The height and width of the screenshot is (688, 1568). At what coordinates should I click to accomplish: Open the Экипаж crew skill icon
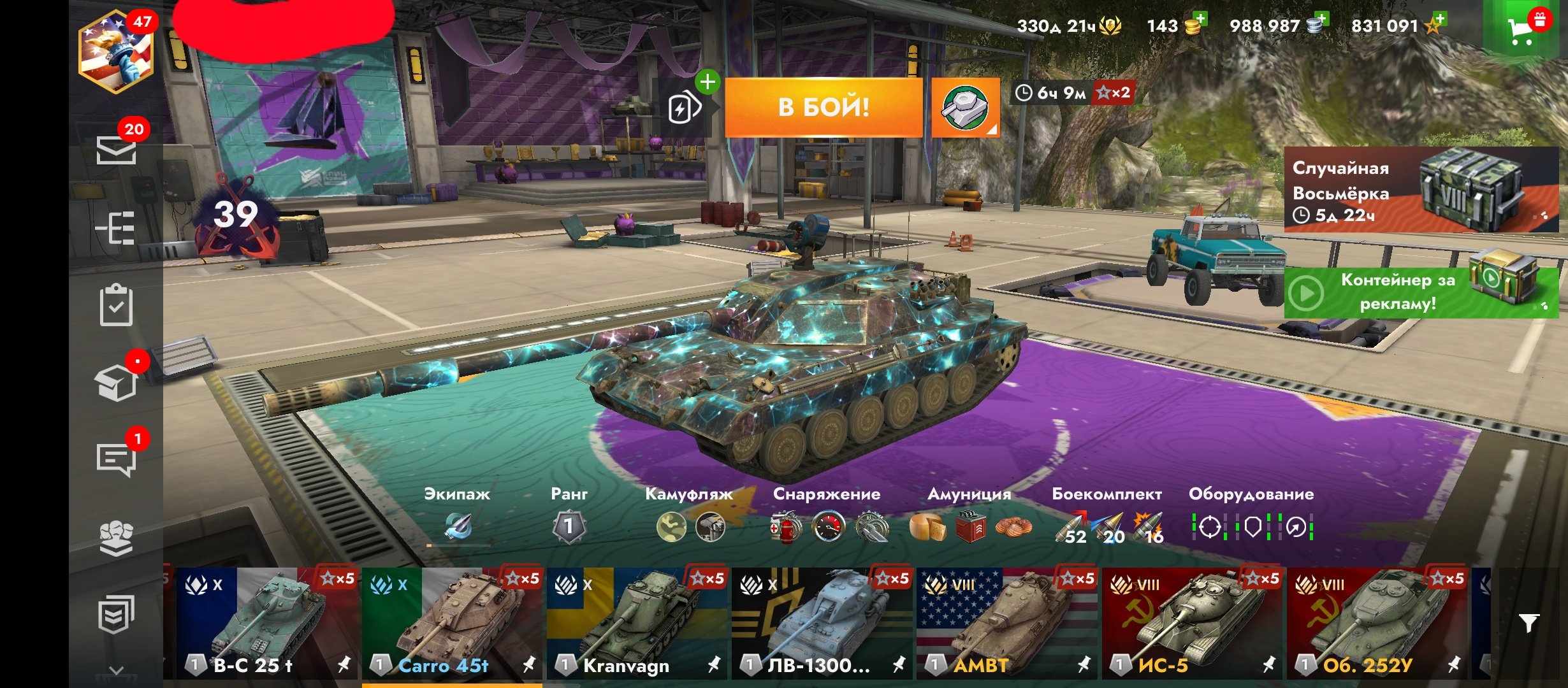[458, 526]
